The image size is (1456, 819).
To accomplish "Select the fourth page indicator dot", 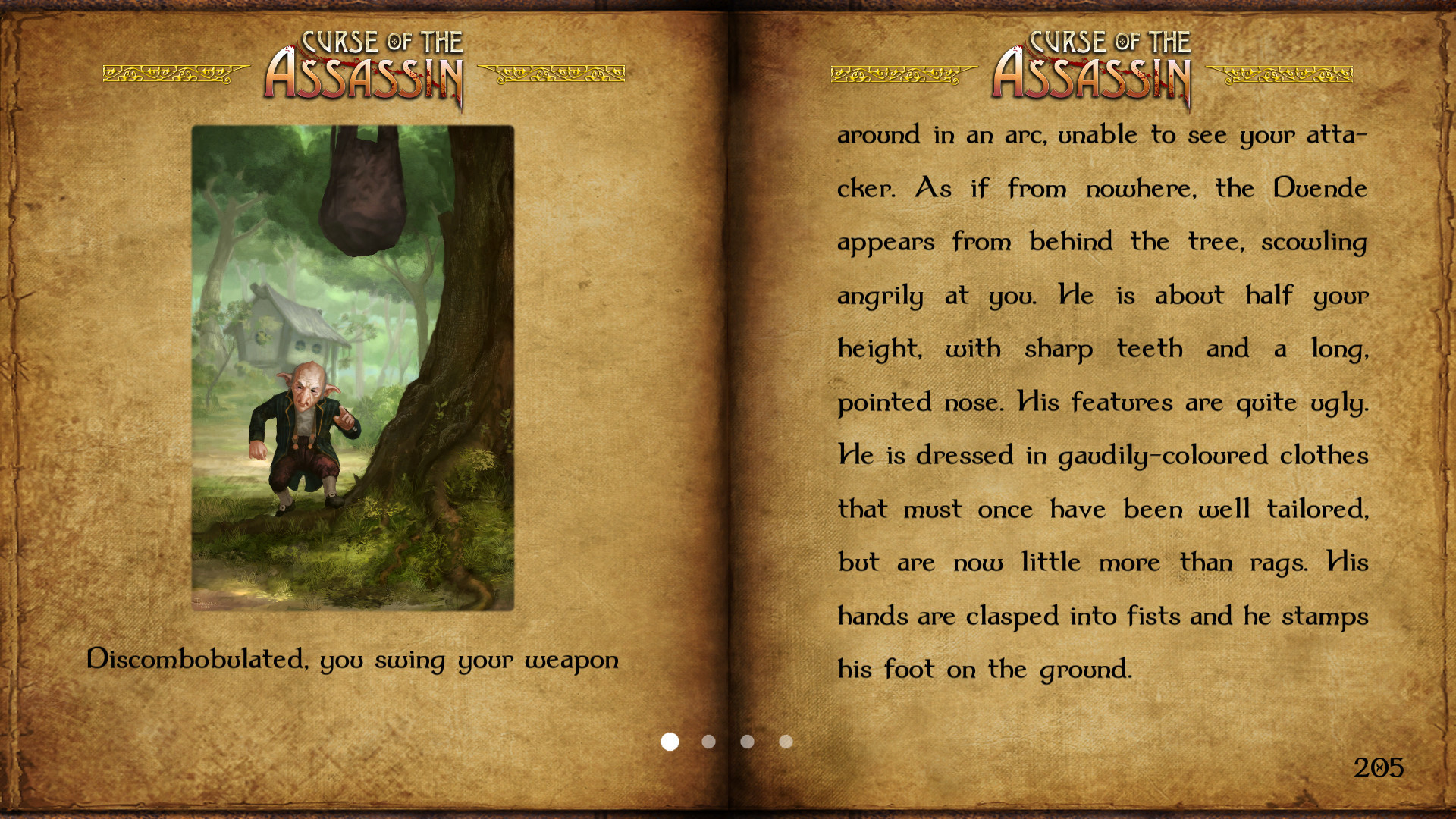I will pyautogui.click(x=785, y=742).
